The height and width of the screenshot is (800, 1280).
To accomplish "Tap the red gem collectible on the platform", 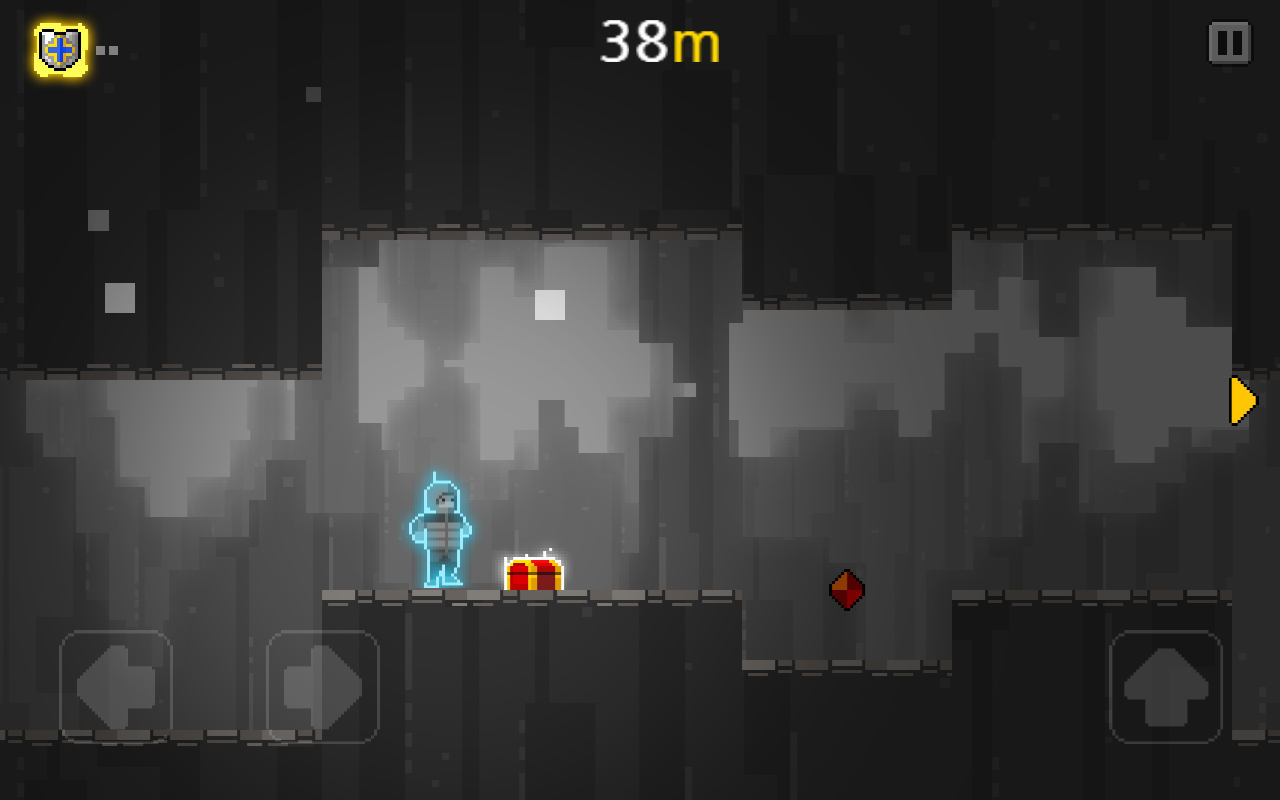I will [846, 589].
